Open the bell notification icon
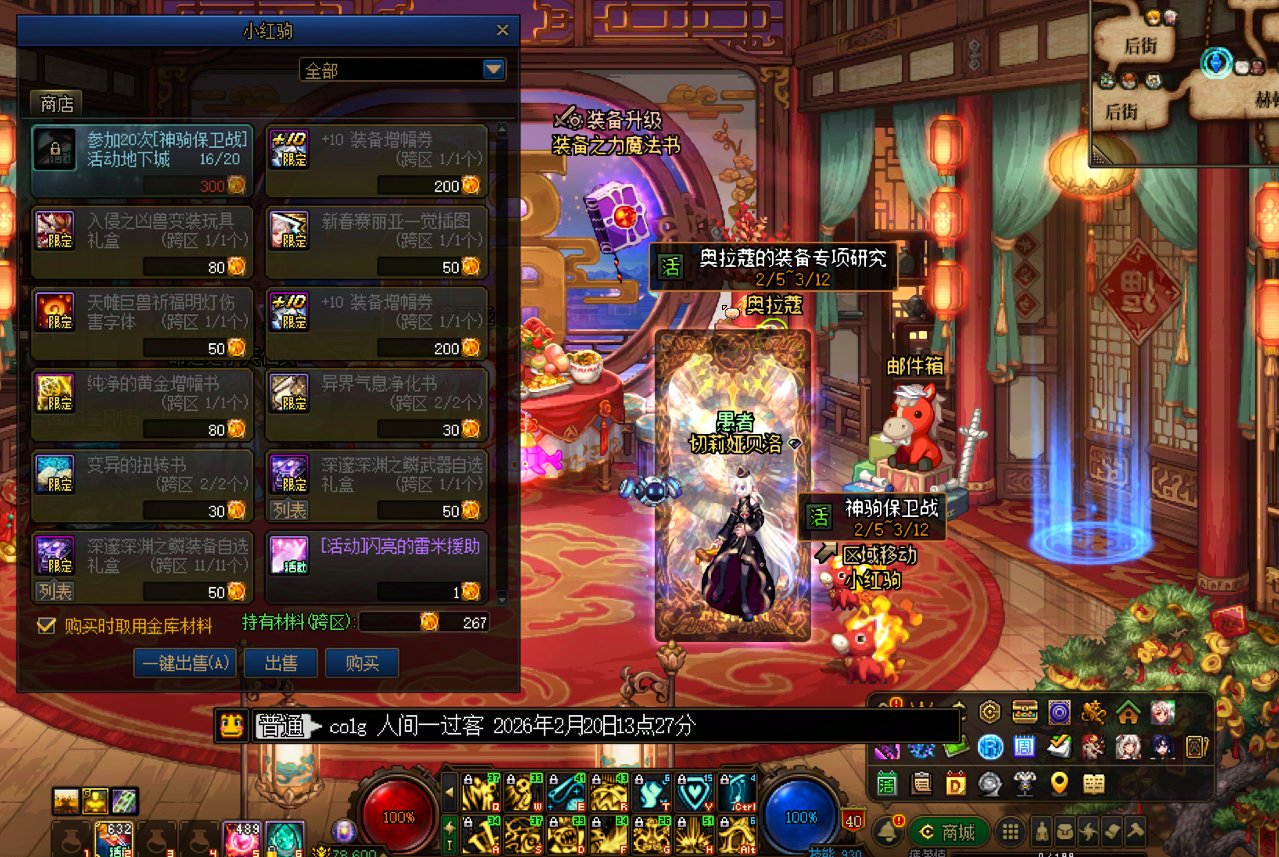 point(885,830)
